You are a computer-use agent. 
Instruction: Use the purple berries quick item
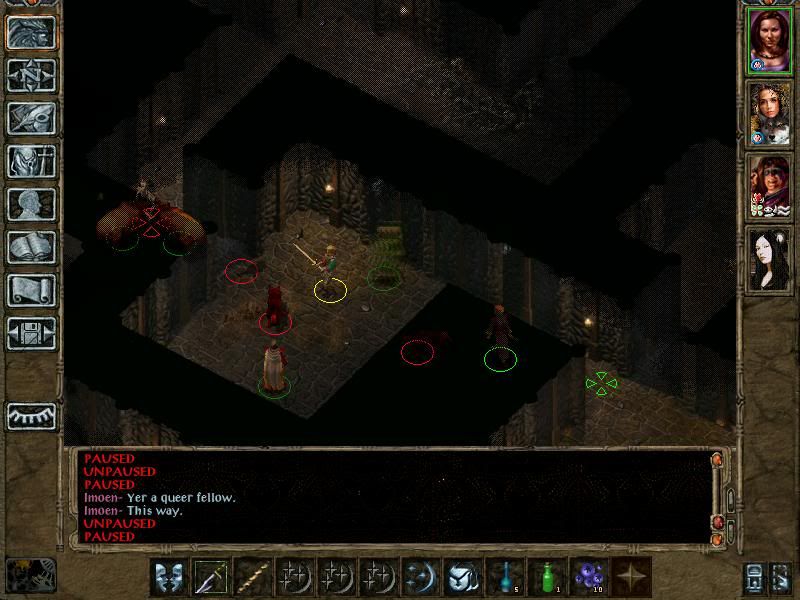[589, 577]
